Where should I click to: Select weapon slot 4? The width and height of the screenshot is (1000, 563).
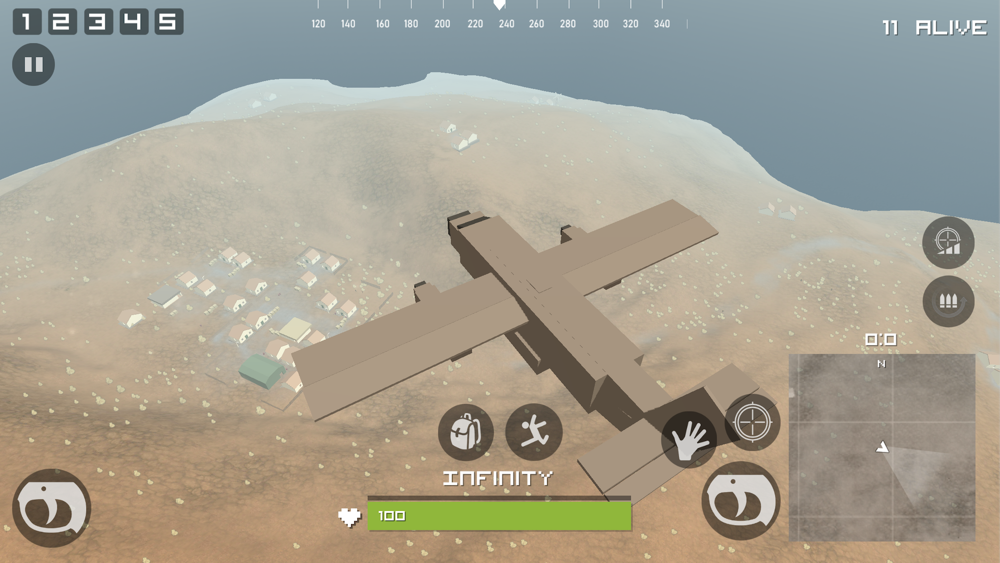133,21
